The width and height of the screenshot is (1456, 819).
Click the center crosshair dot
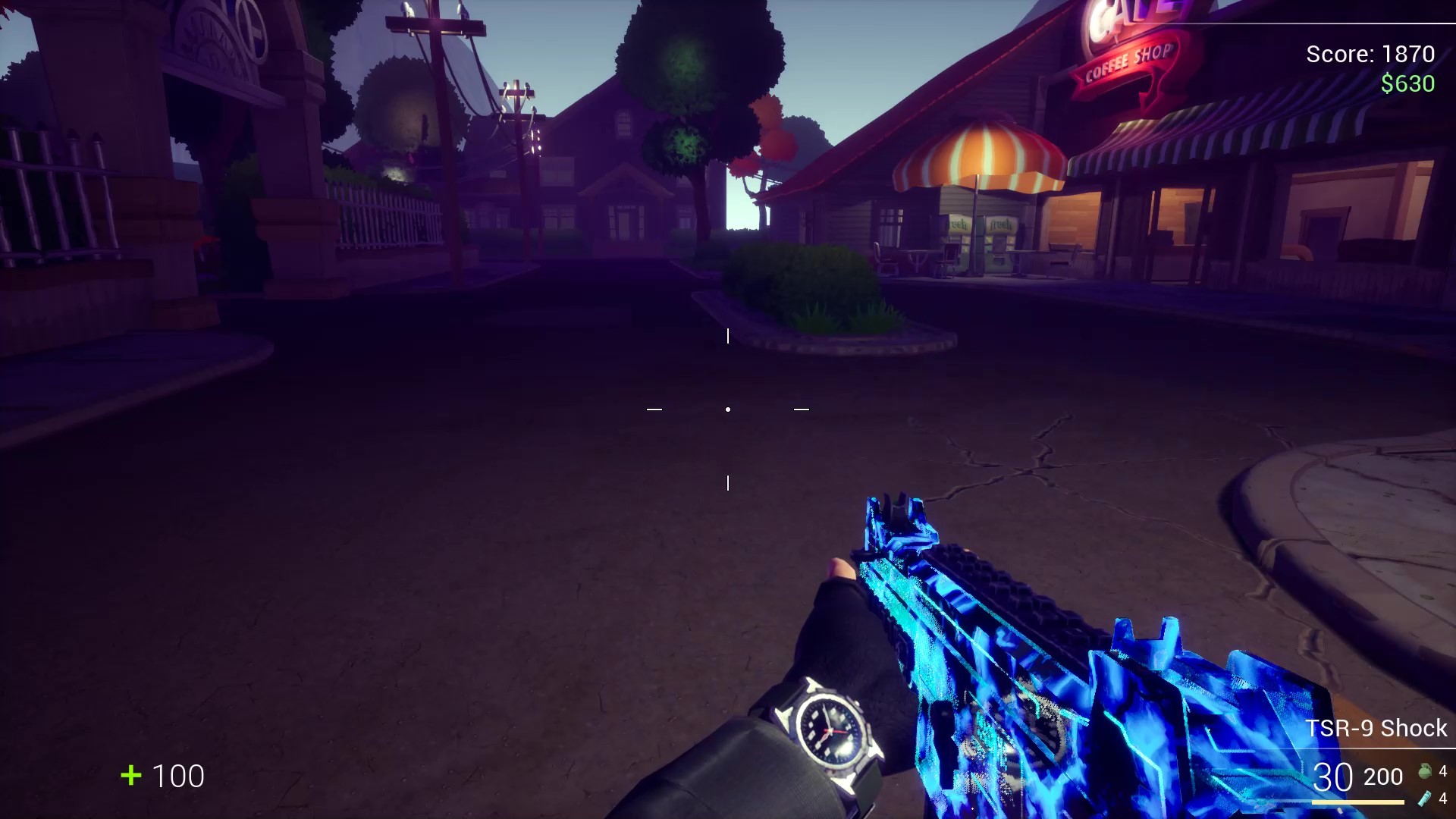coord(728,409)
